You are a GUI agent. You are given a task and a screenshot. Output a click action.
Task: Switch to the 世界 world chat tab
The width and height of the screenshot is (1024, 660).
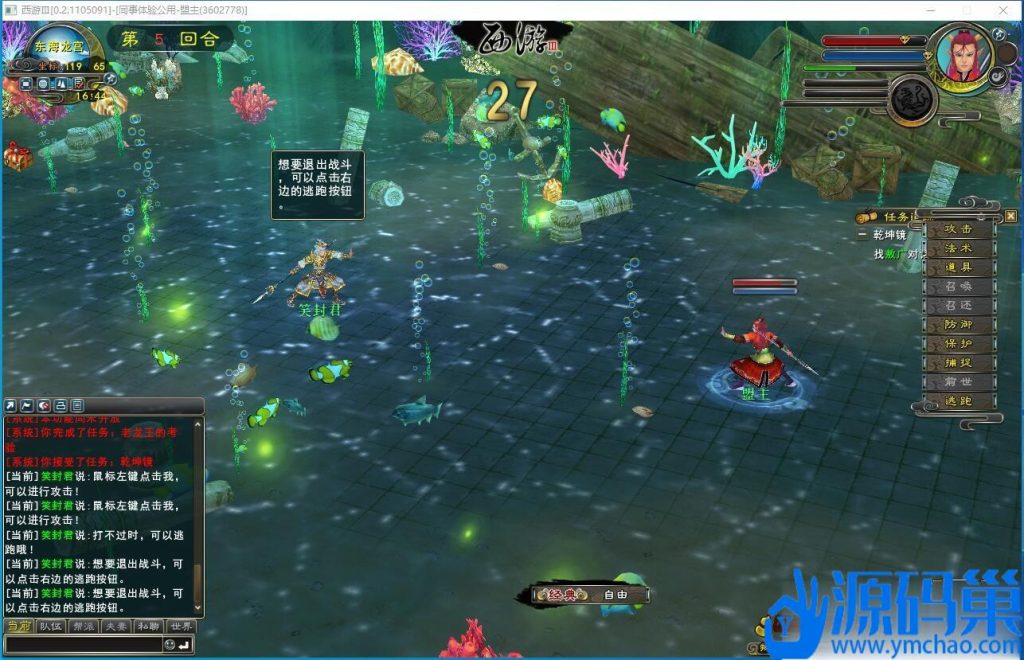coord(181,627)
